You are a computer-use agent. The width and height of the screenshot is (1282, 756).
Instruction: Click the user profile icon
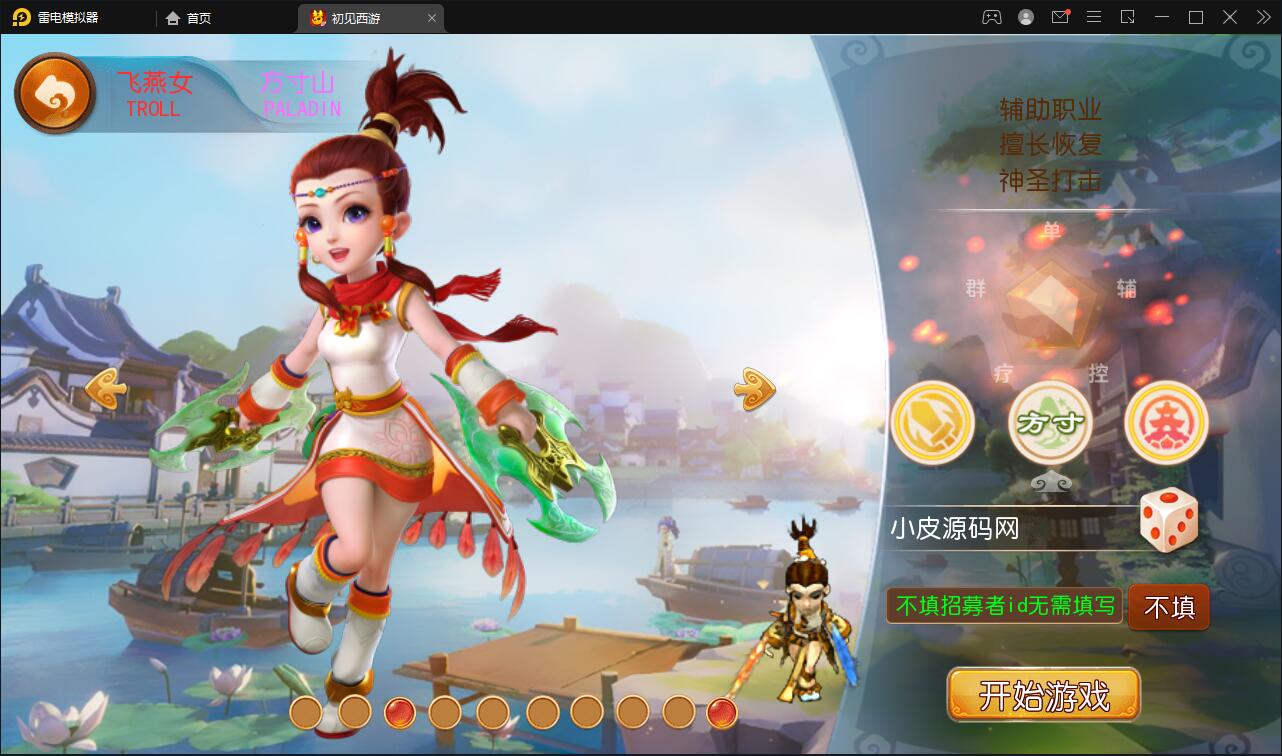[1024, 17]
